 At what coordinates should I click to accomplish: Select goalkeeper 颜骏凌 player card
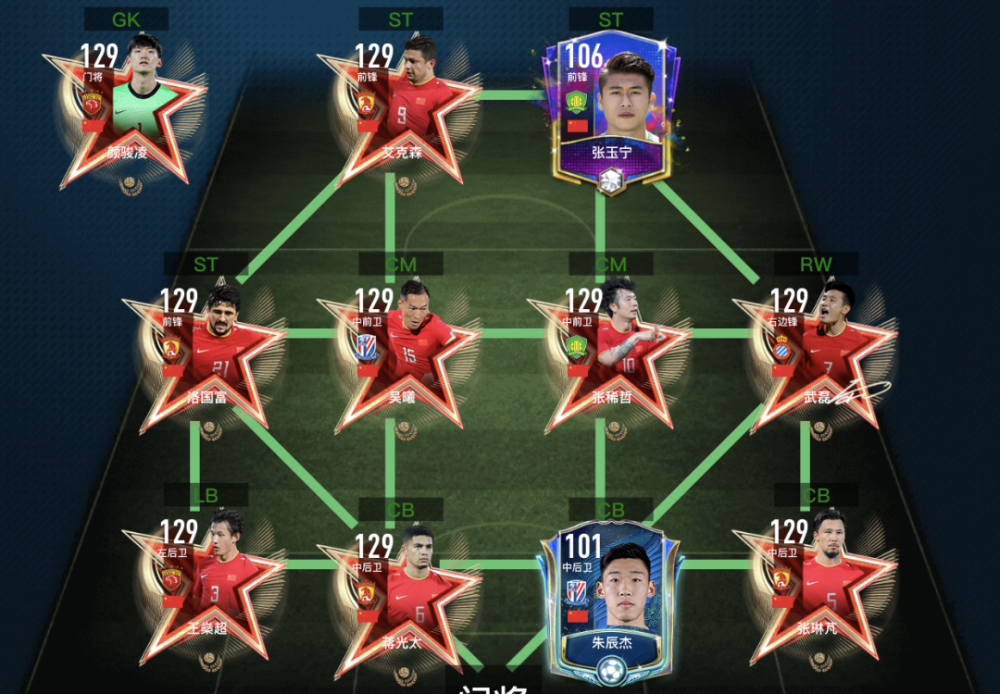click(126, 110)
